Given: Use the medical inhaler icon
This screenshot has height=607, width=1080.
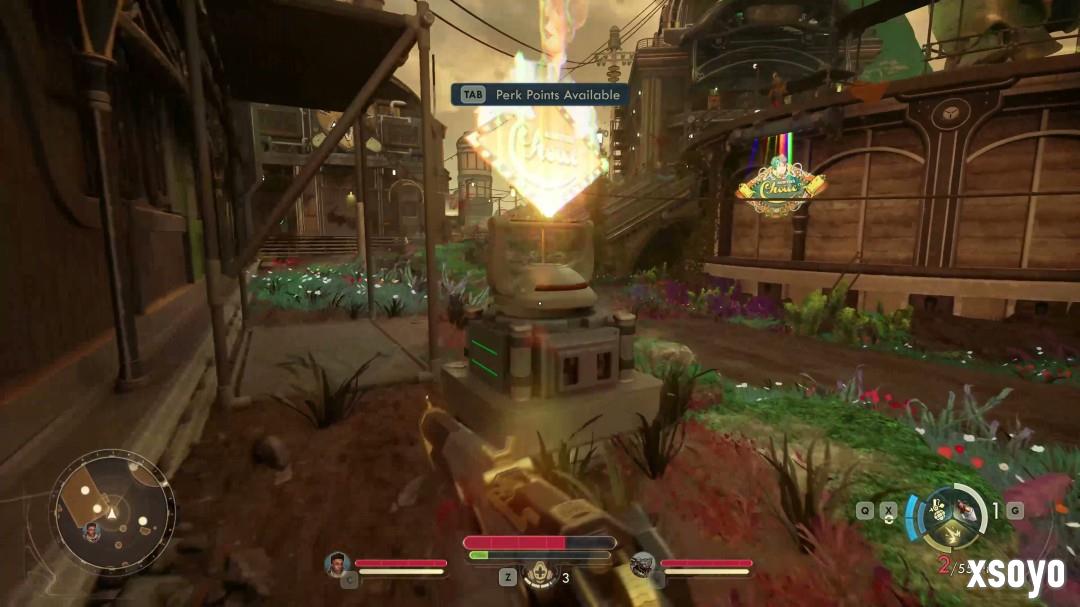Looking at the screenshot, I should [x=540, y=576].
